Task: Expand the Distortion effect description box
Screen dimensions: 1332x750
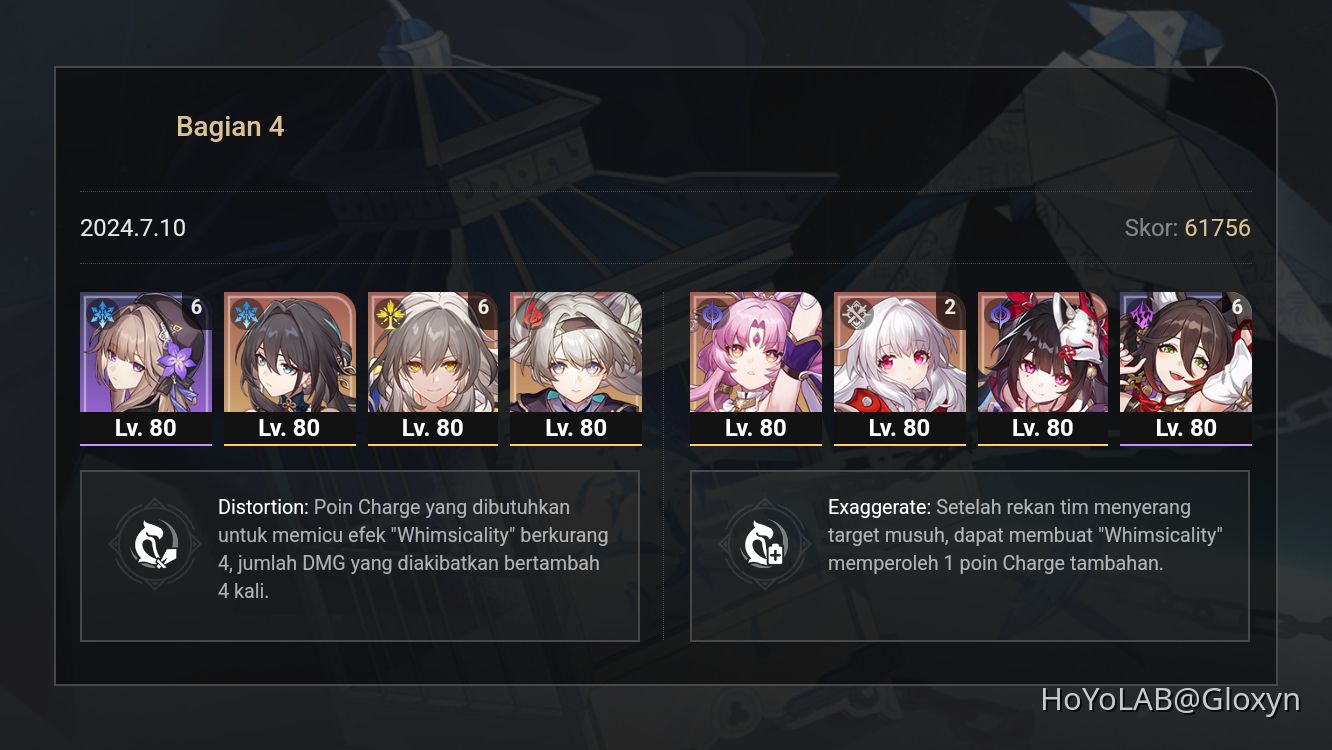Action: [360, 554]
